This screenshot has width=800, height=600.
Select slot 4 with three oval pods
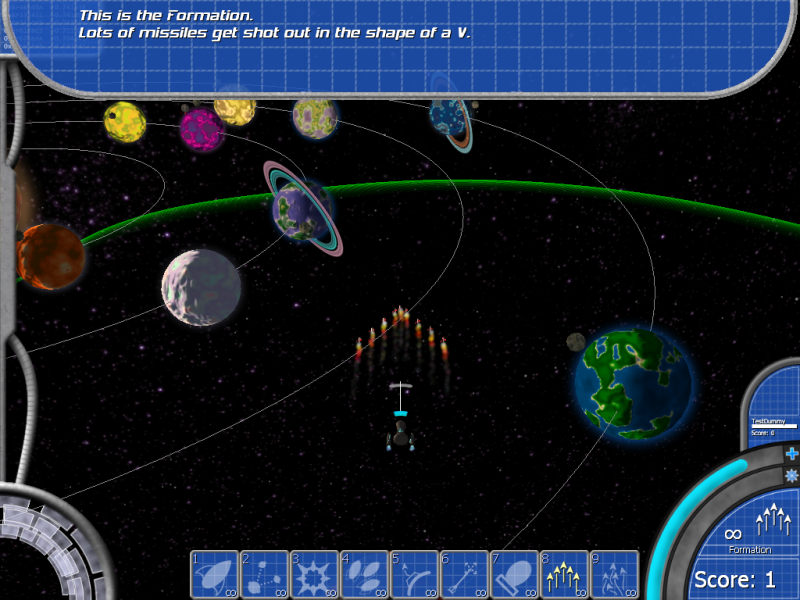[x=365, y=575]
